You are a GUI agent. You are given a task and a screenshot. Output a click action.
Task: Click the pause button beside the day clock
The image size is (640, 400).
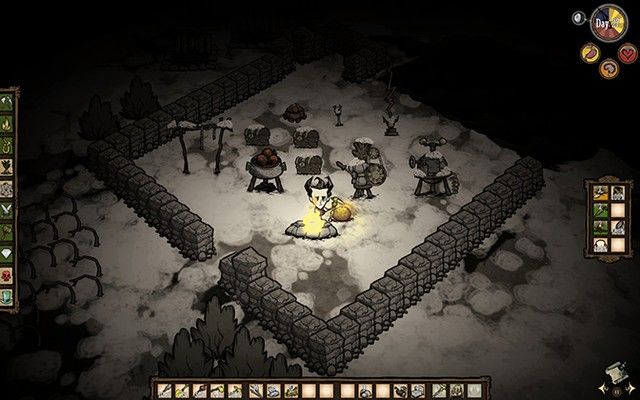pos(579,17)
